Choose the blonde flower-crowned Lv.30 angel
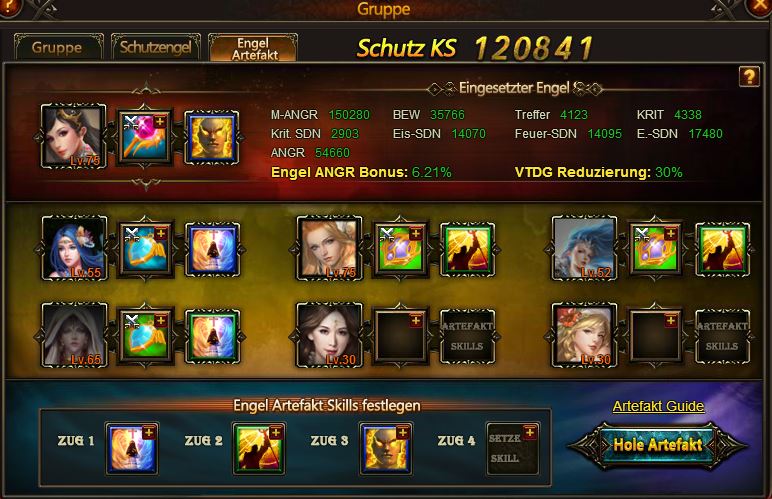 click(x=584, y=335)
